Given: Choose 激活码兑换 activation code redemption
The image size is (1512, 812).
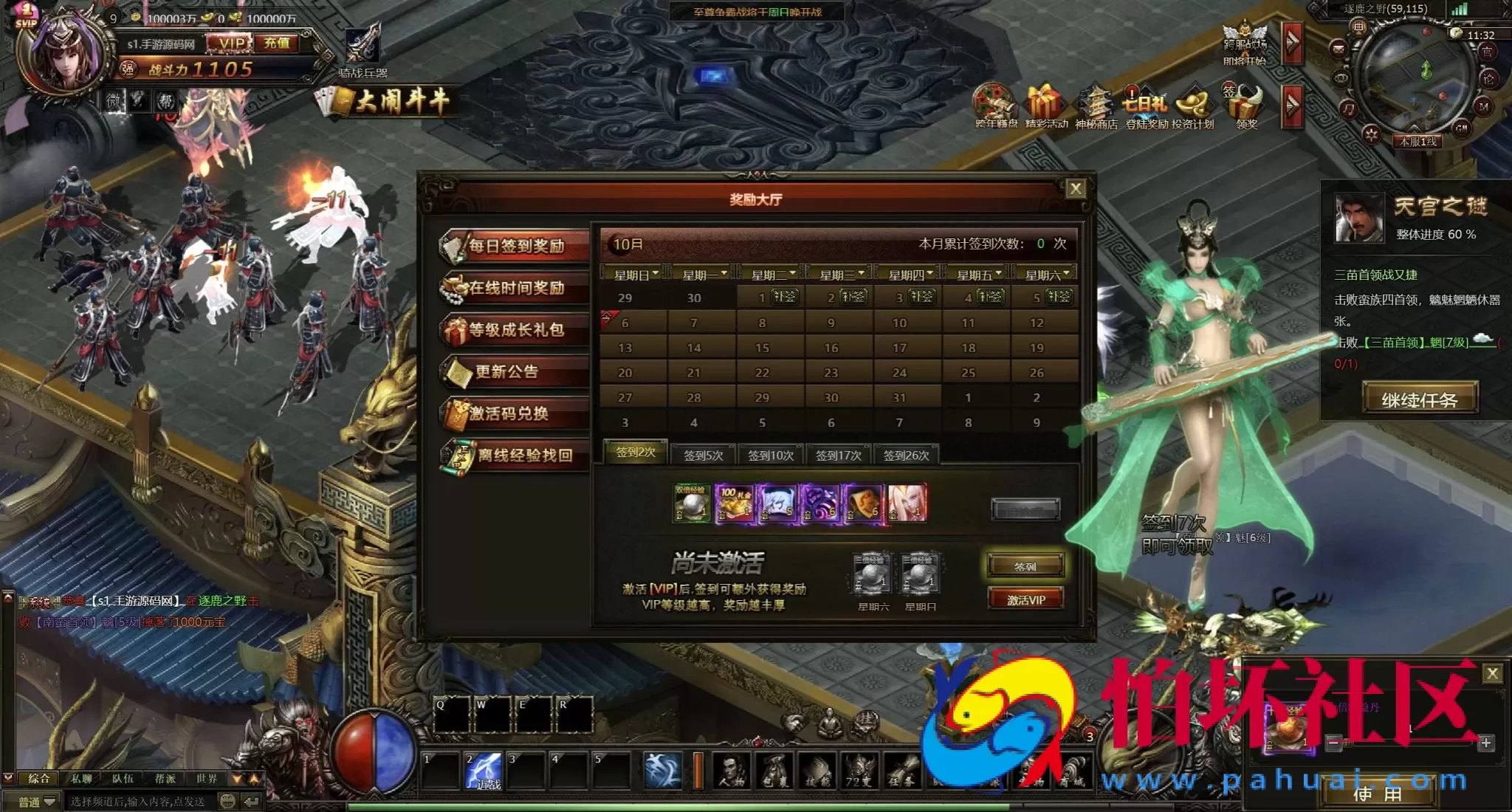Looking at the screenshot, I should click(x=515, y=413).
